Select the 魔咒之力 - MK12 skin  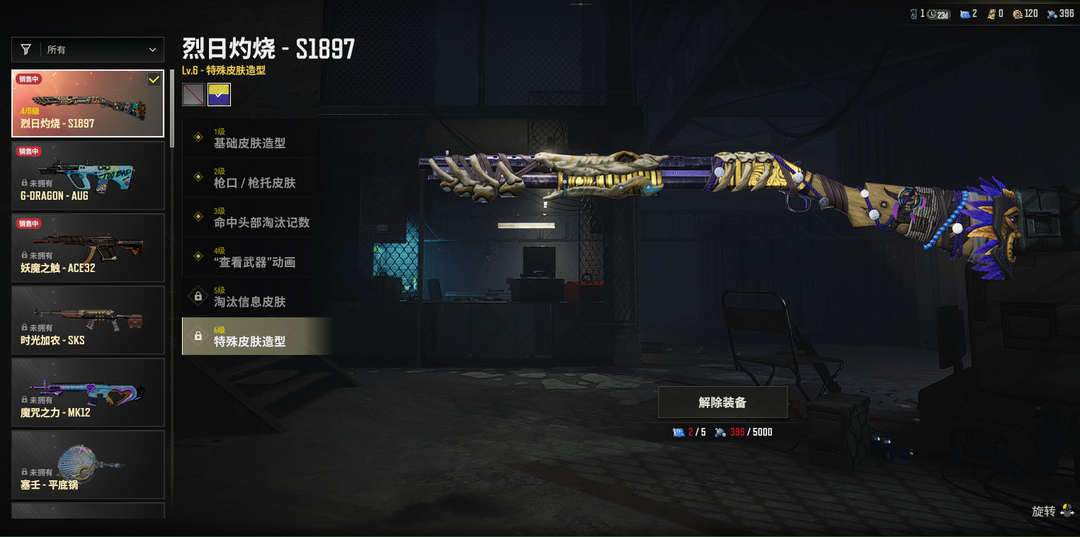[x=88, y=392]
